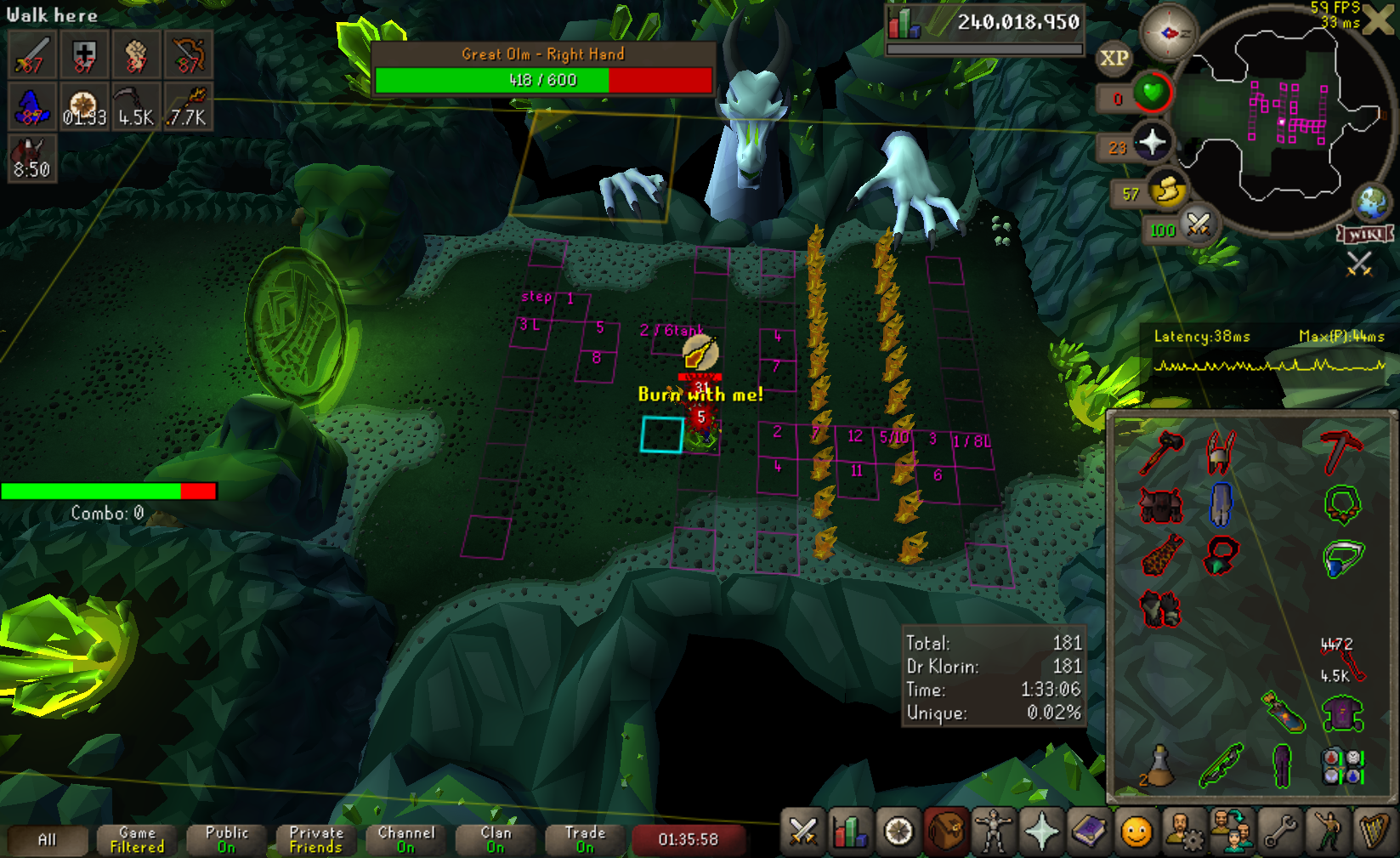Viewport: 1400px width, 858px height.
Task: Switch to the Skills tab
Action: tap(851, 832)
